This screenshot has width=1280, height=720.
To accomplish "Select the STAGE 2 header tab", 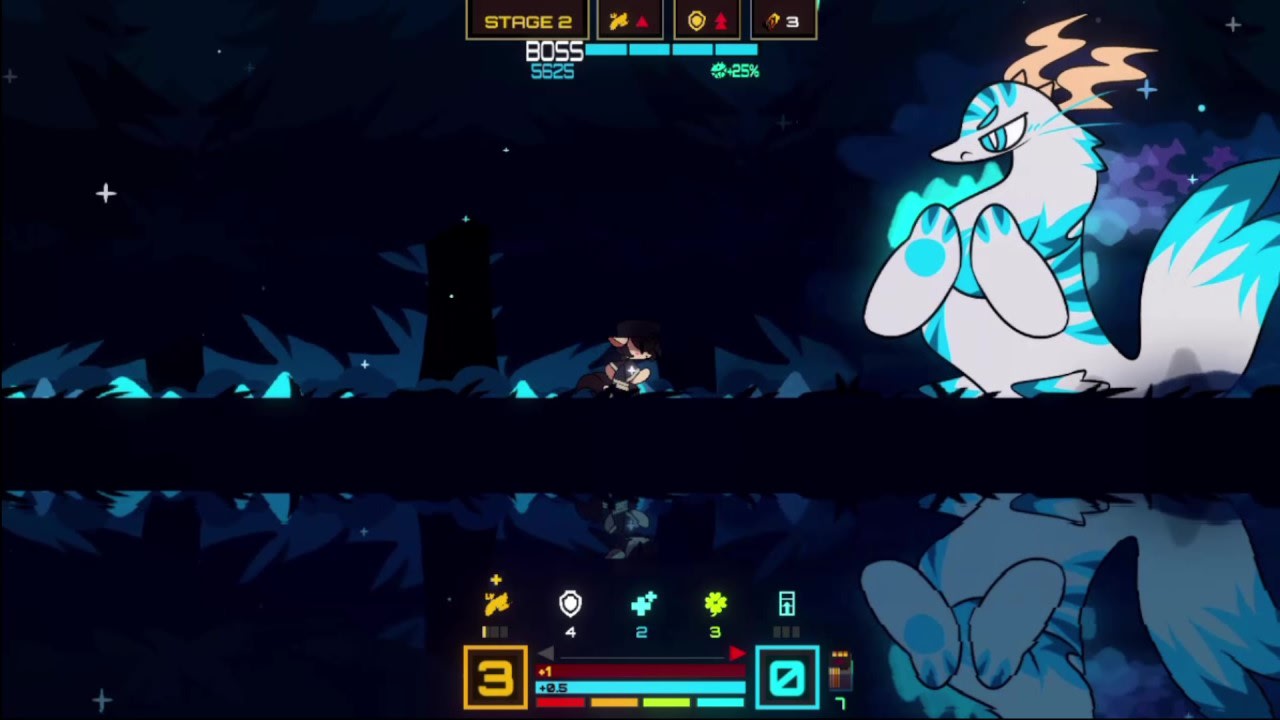I will coord(529,20).
